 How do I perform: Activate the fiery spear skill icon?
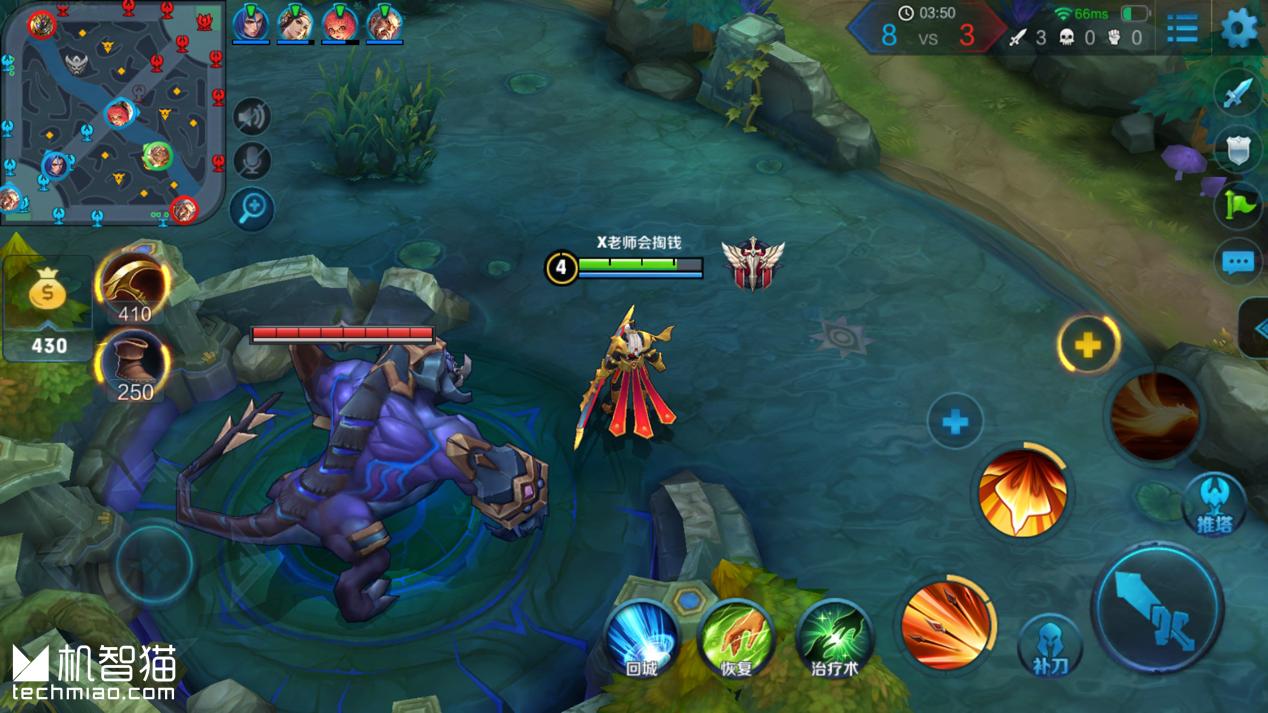point(946,625)
